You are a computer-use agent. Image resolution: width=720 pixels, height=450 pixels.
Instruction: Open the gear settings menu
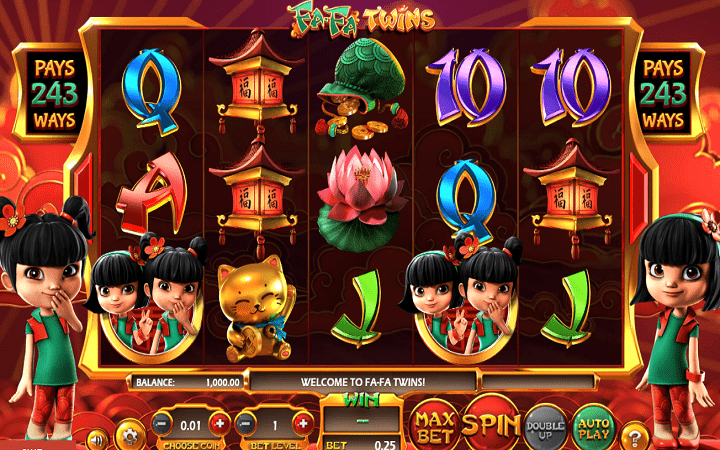[x=130, y=436]
